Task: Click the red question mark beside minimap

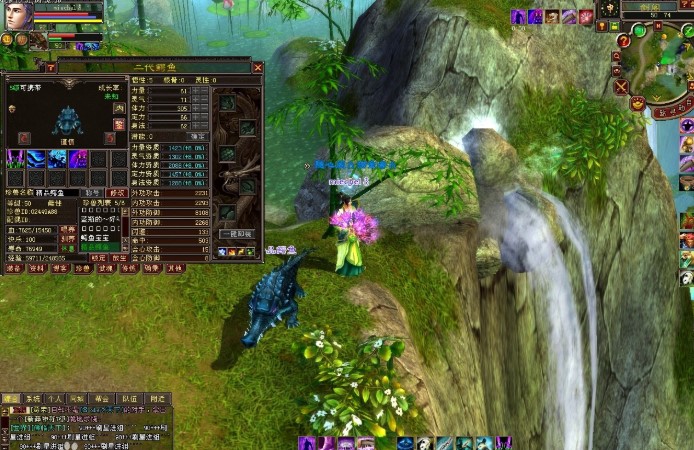Action: (x=622, y=41)
